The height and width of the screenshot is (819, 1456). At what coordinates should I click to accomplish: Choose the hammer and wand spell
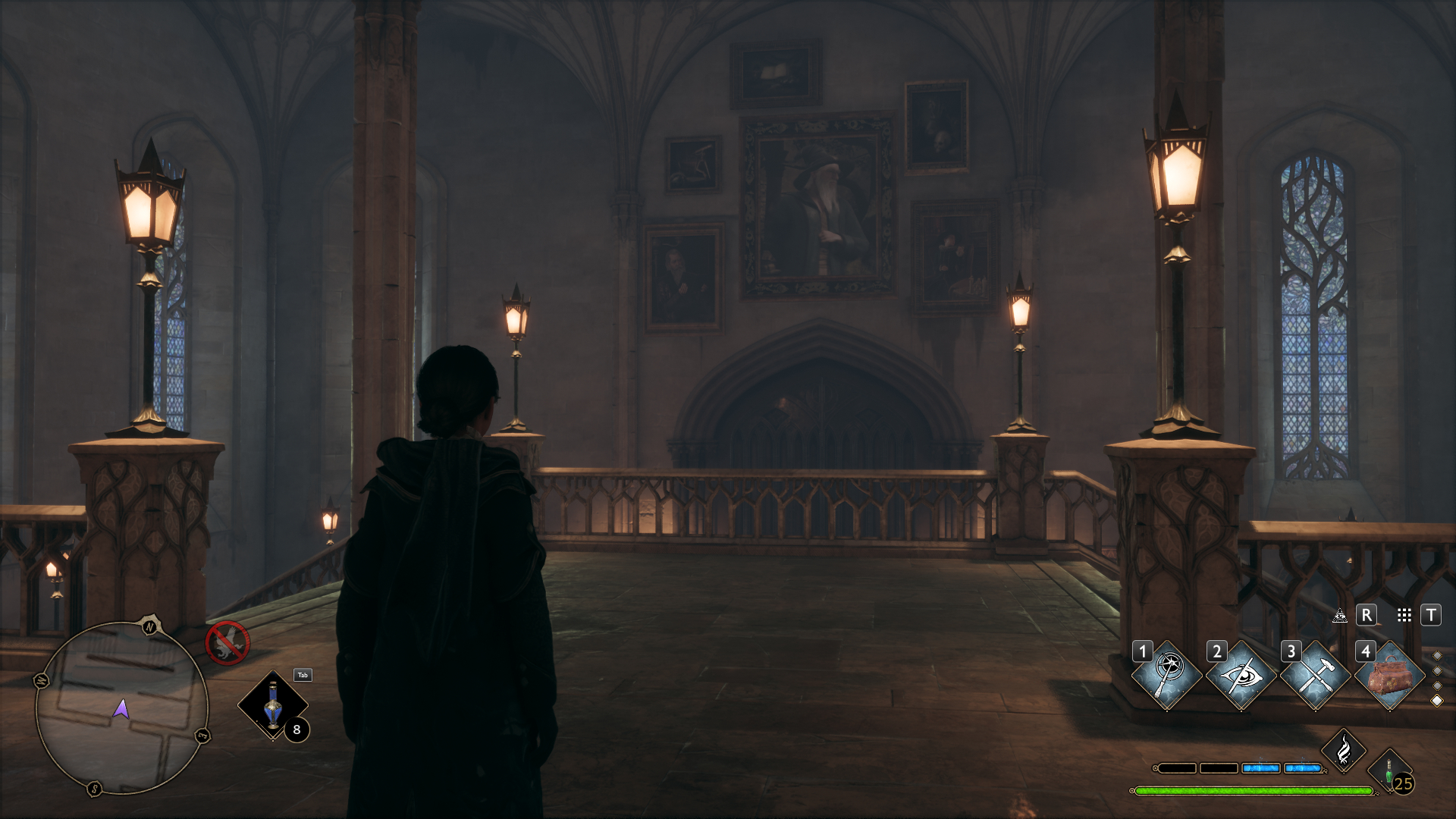point(1315,674)
